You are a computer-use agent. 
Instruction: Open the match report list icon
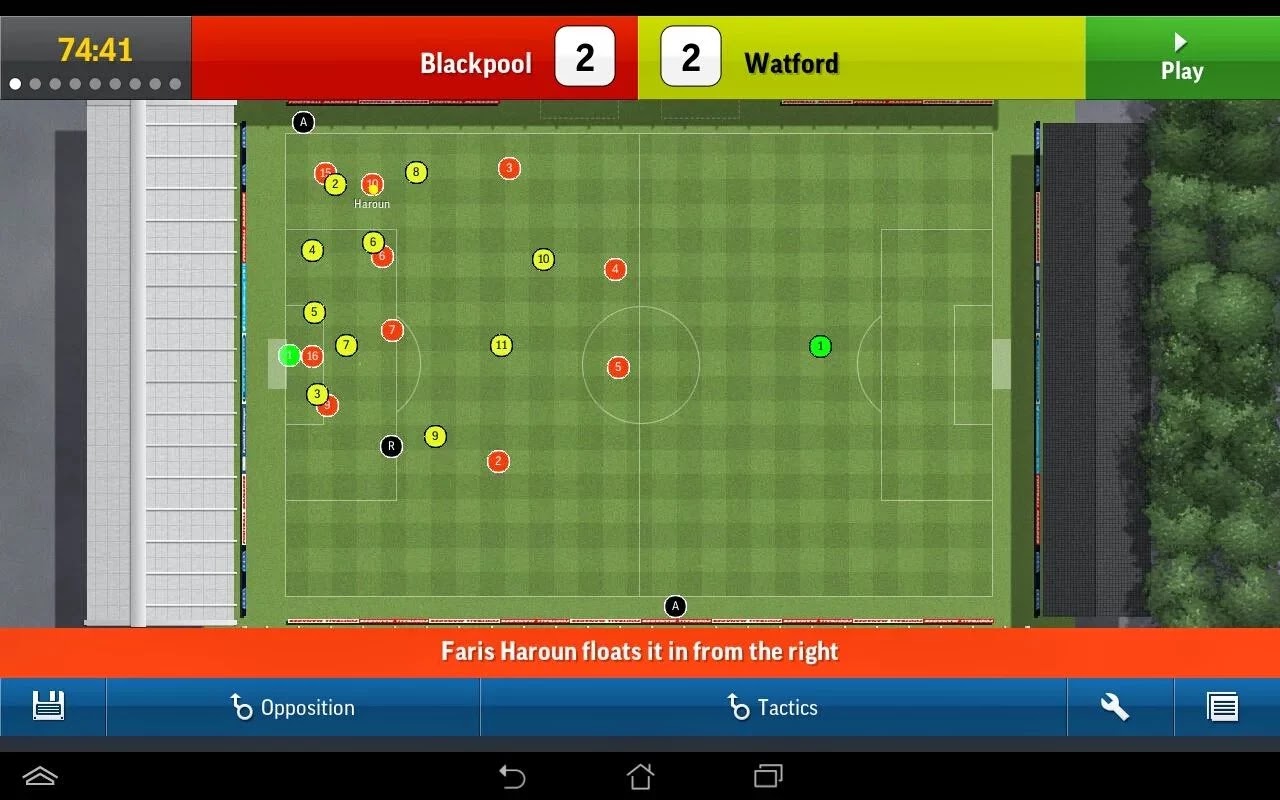coord(1222,707)
